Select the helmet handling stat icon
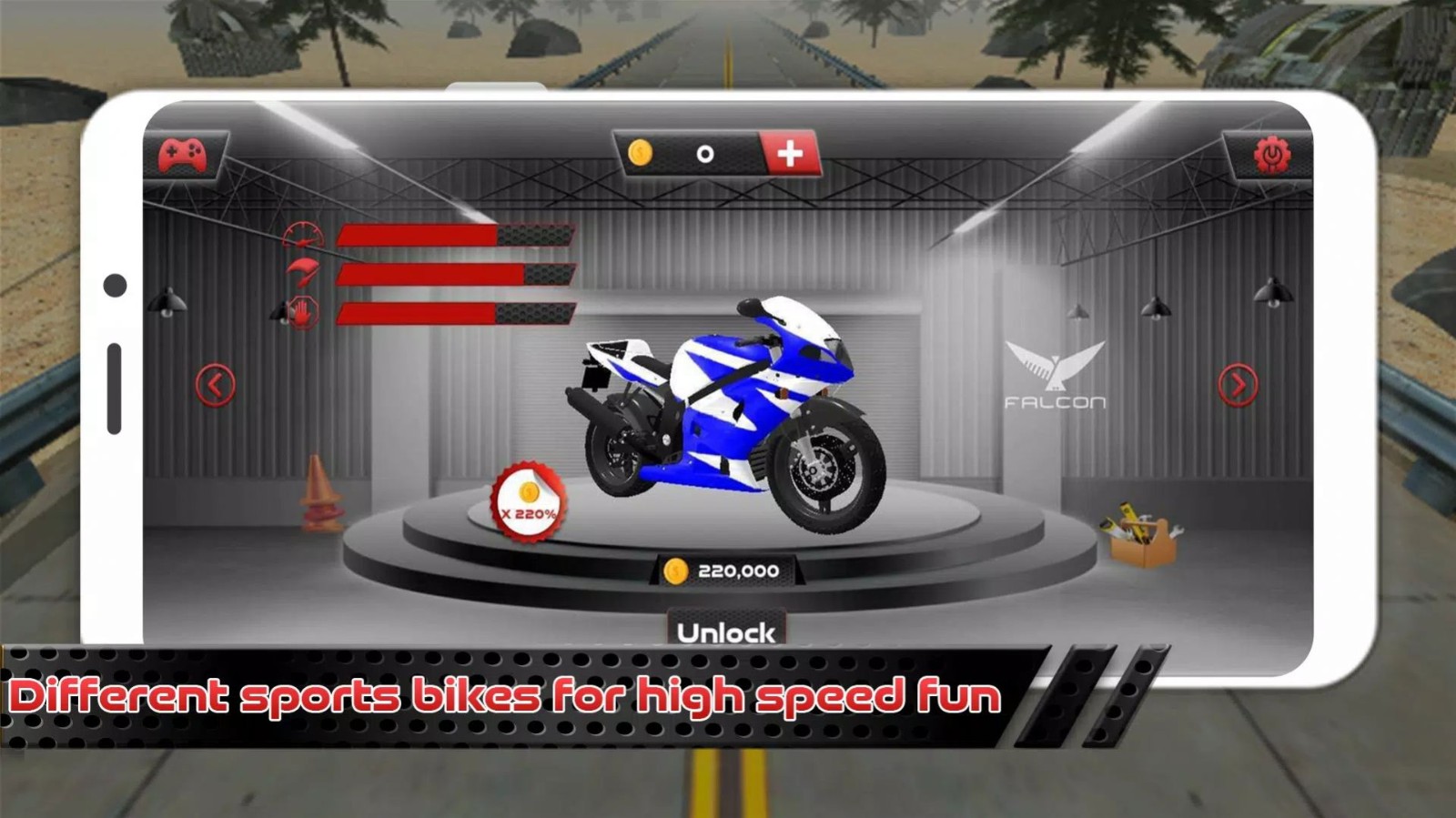The height and width of the screenshot is (818, 1456). click(x=304, y=274)
